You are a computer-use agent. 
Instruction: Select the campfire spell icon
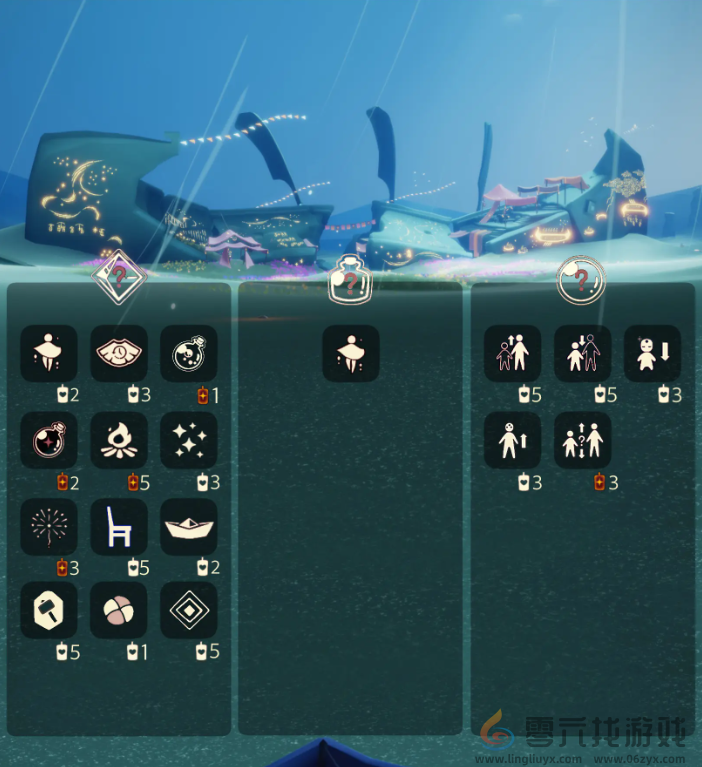click(x=119, y=440)
